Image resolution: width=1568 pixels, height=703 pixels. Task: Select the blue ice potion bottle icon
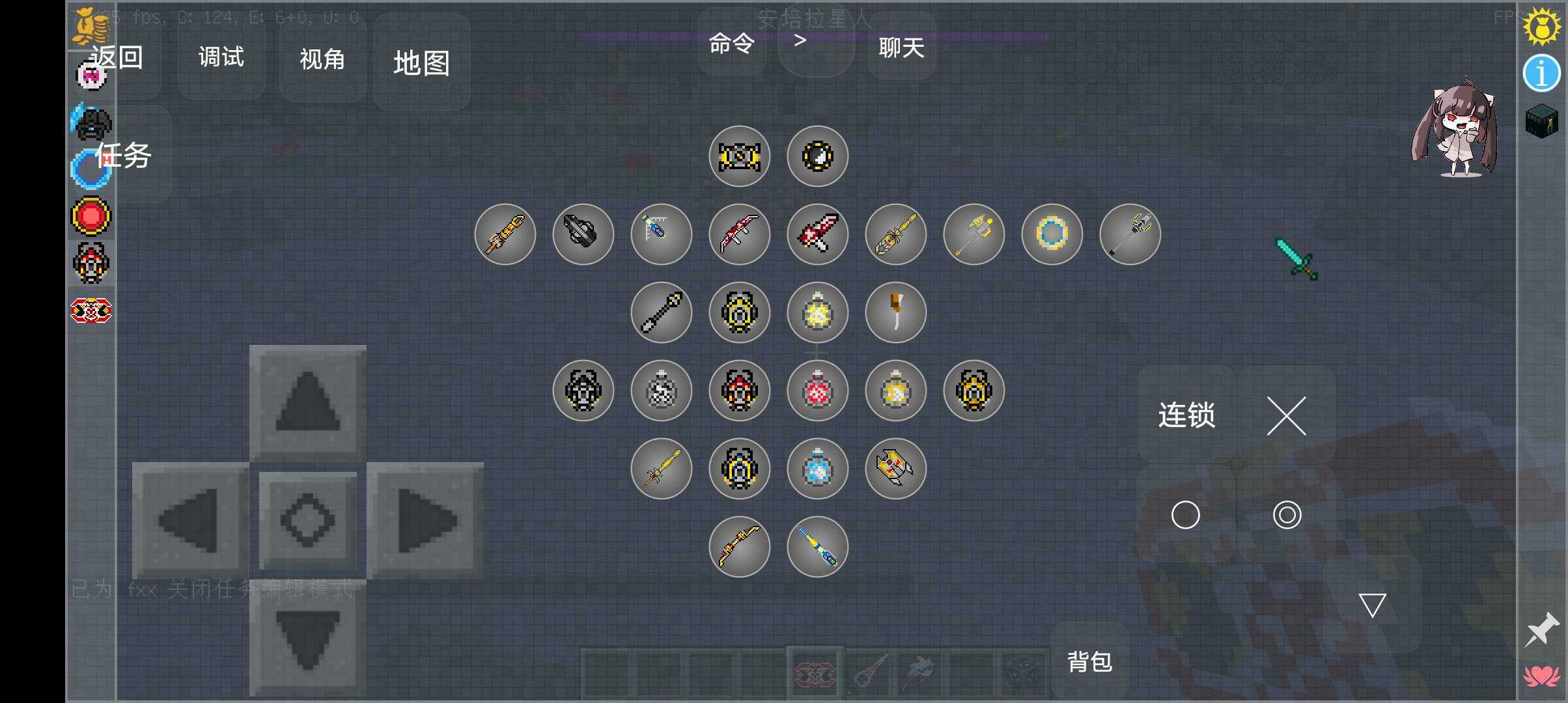pos(817,469)
